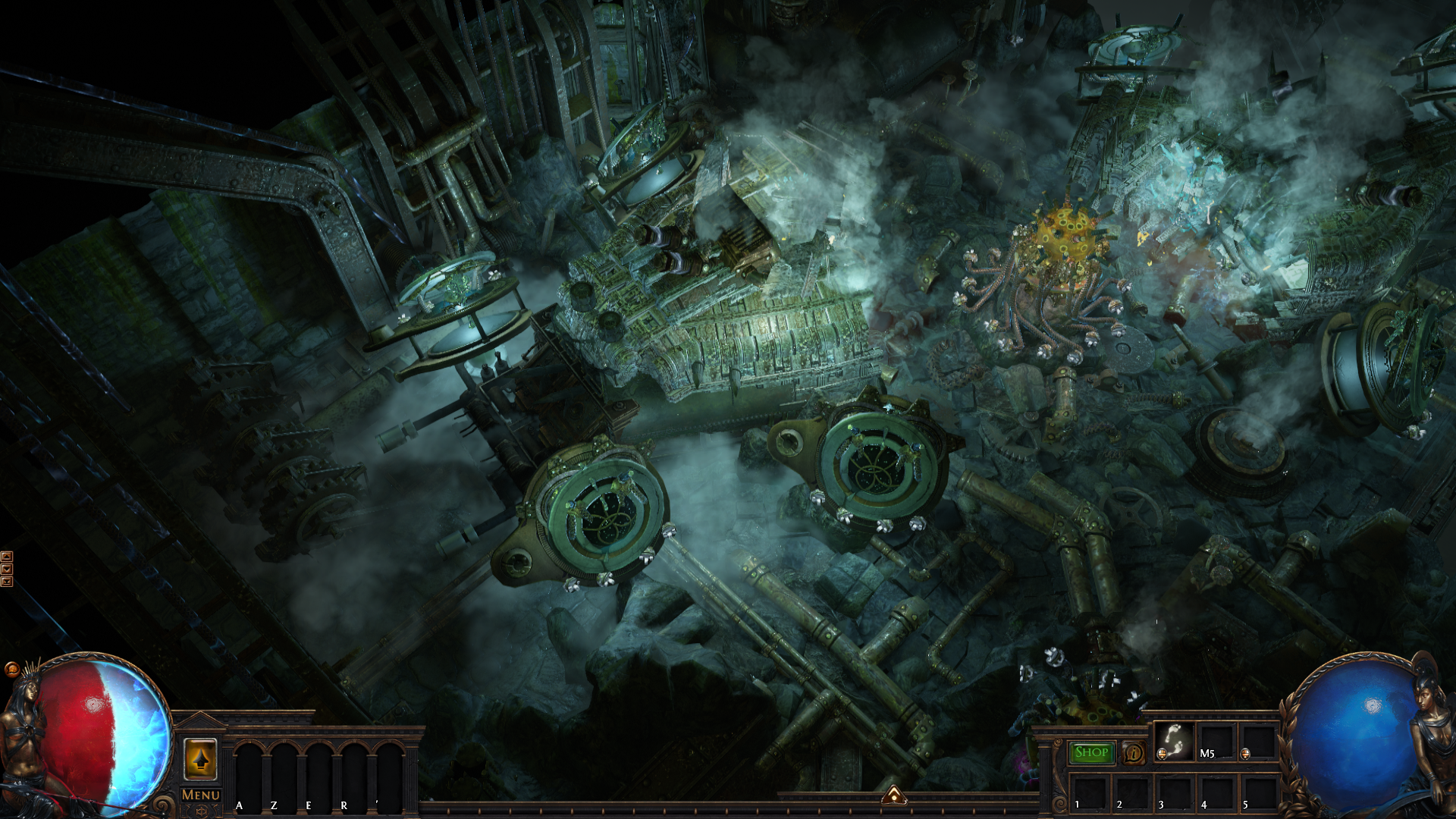Select the skill slot numbered 5

(1258, 792)
